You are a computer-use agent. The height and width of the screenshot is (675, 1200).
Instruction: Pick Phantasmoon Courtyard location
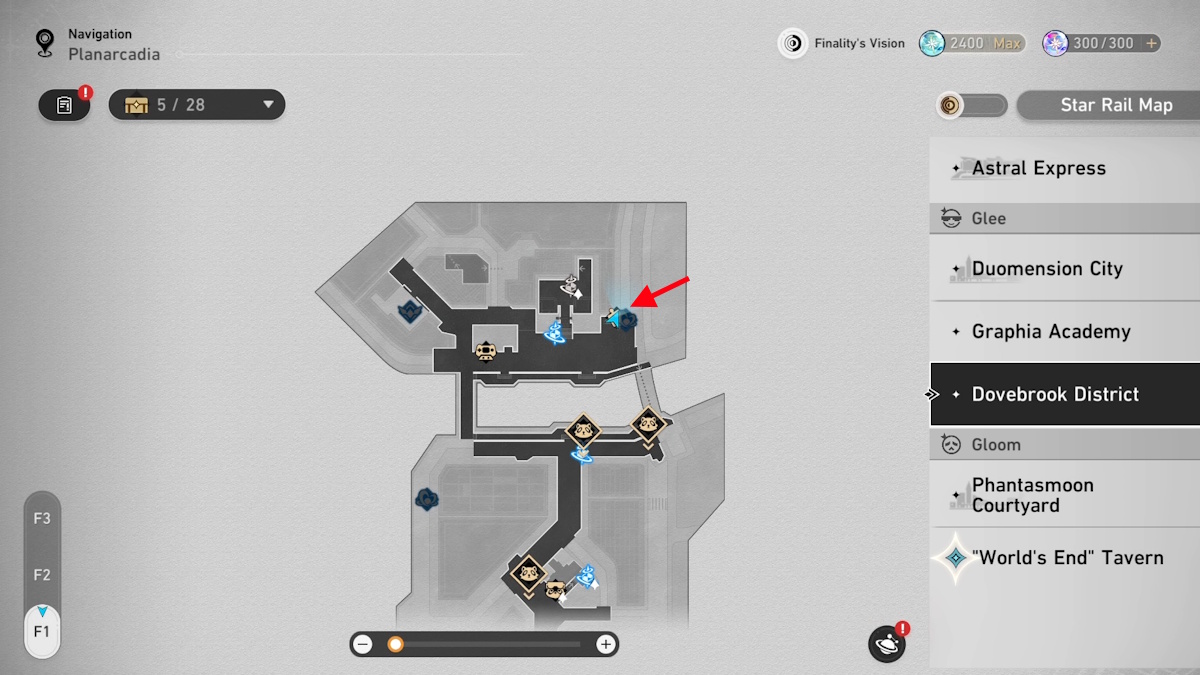click(1064, 495)
